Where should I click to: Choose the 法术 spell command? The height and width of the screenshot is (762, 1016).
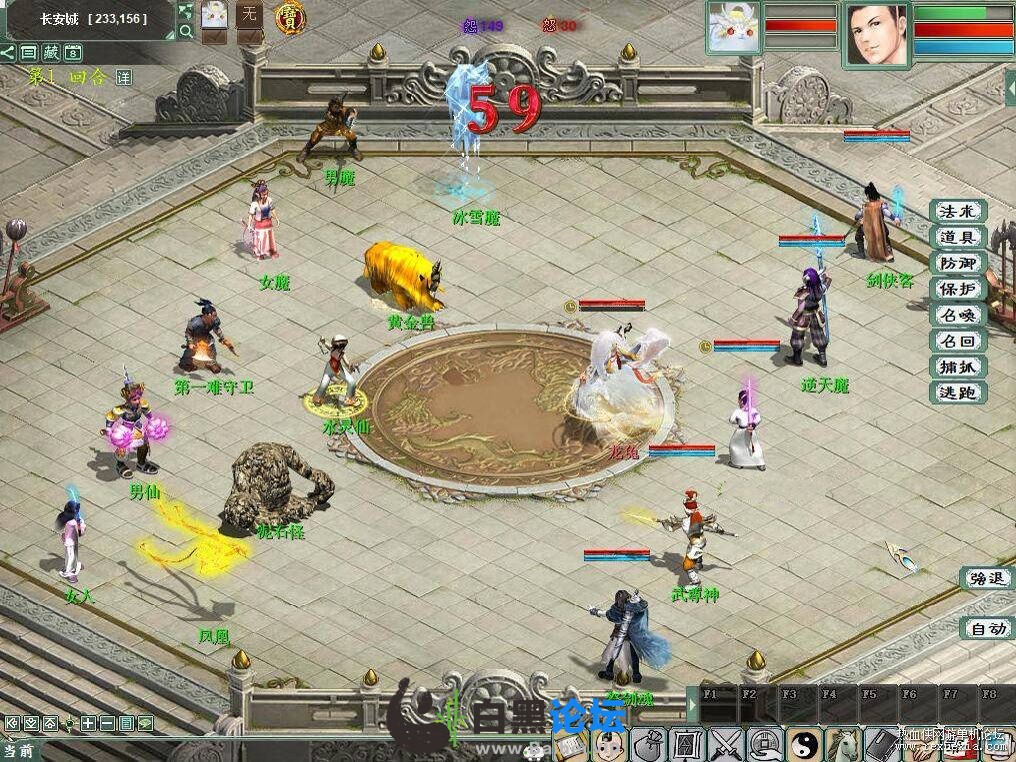pyautogui.click(x=958, y=211)
